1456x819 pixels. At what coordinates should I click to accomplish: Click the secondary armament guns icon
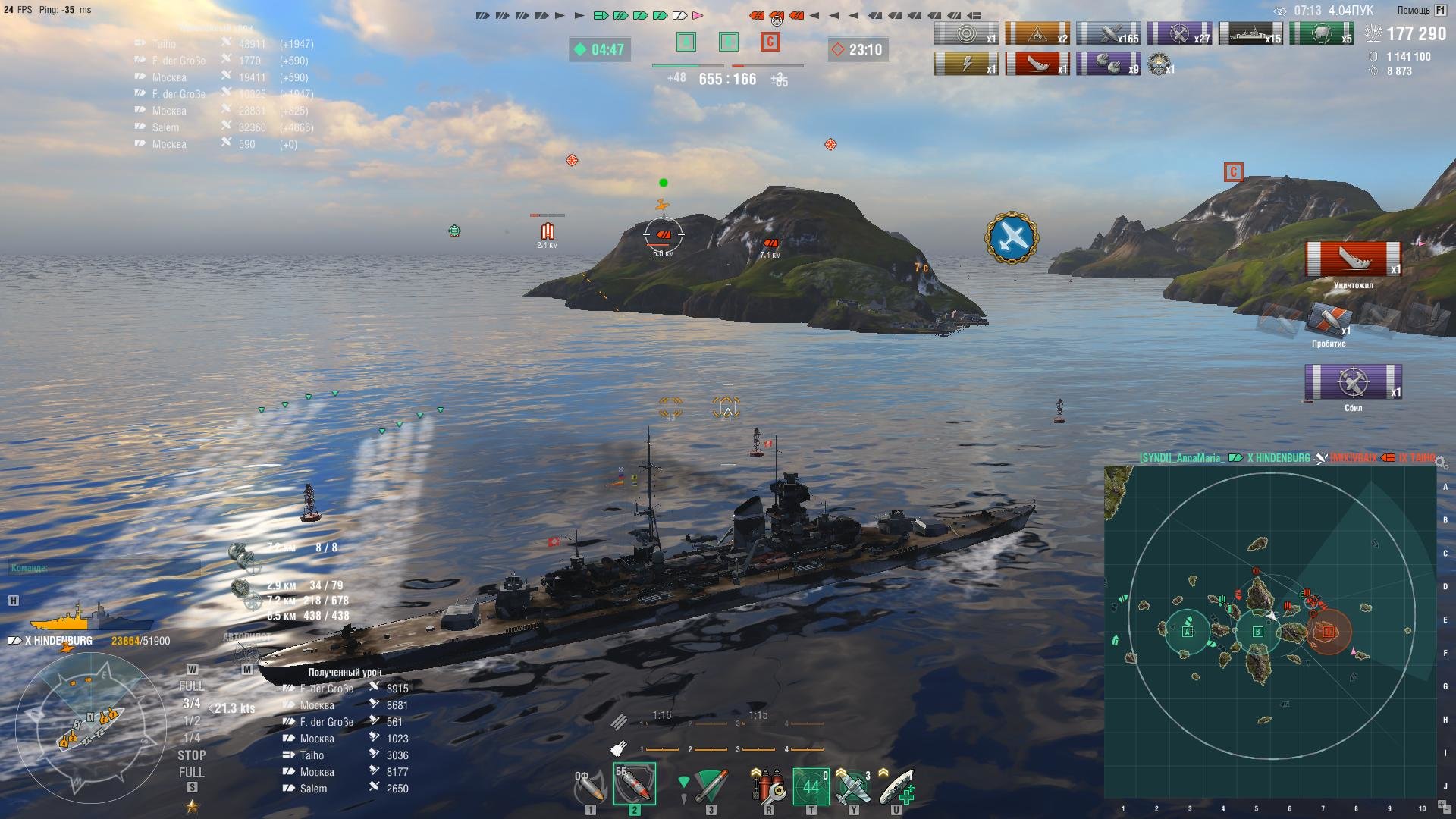click(241, 589)
